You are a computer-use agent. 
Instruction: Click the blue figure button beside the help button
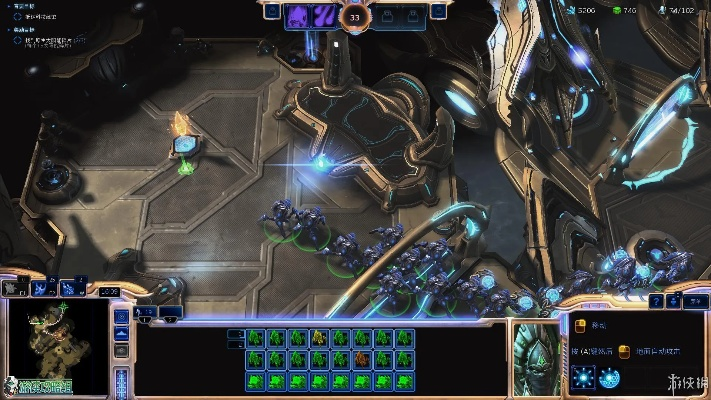(x=677, y=301)
